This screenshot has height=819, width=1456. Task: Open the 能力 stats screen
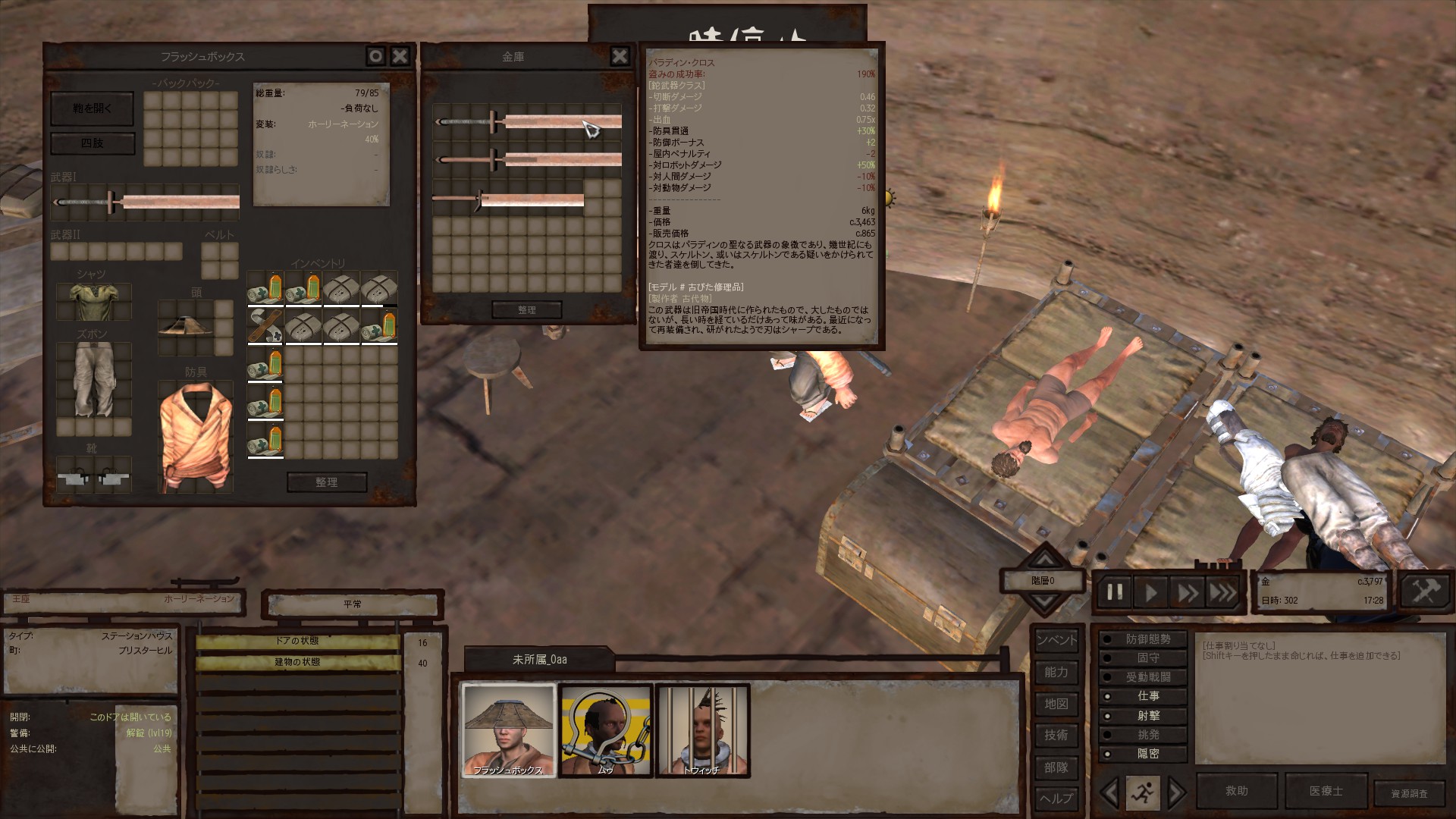(x=1056, y=672)
